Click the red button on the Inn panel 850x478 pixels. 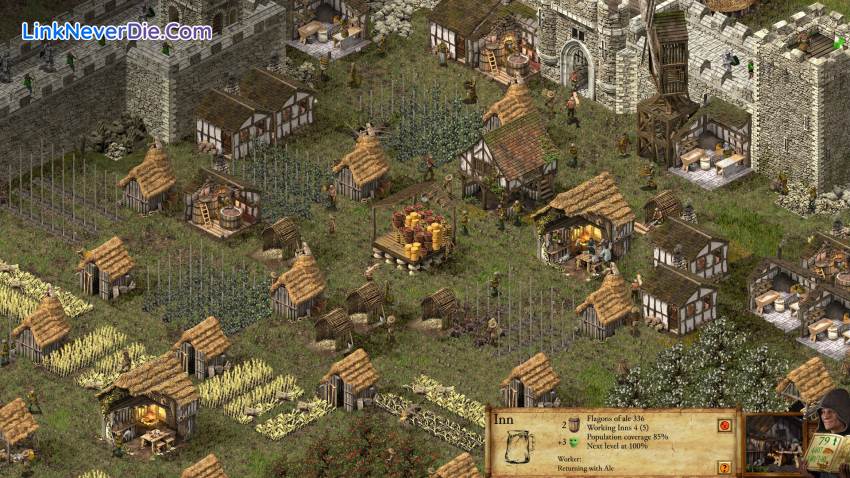[723, 424]
